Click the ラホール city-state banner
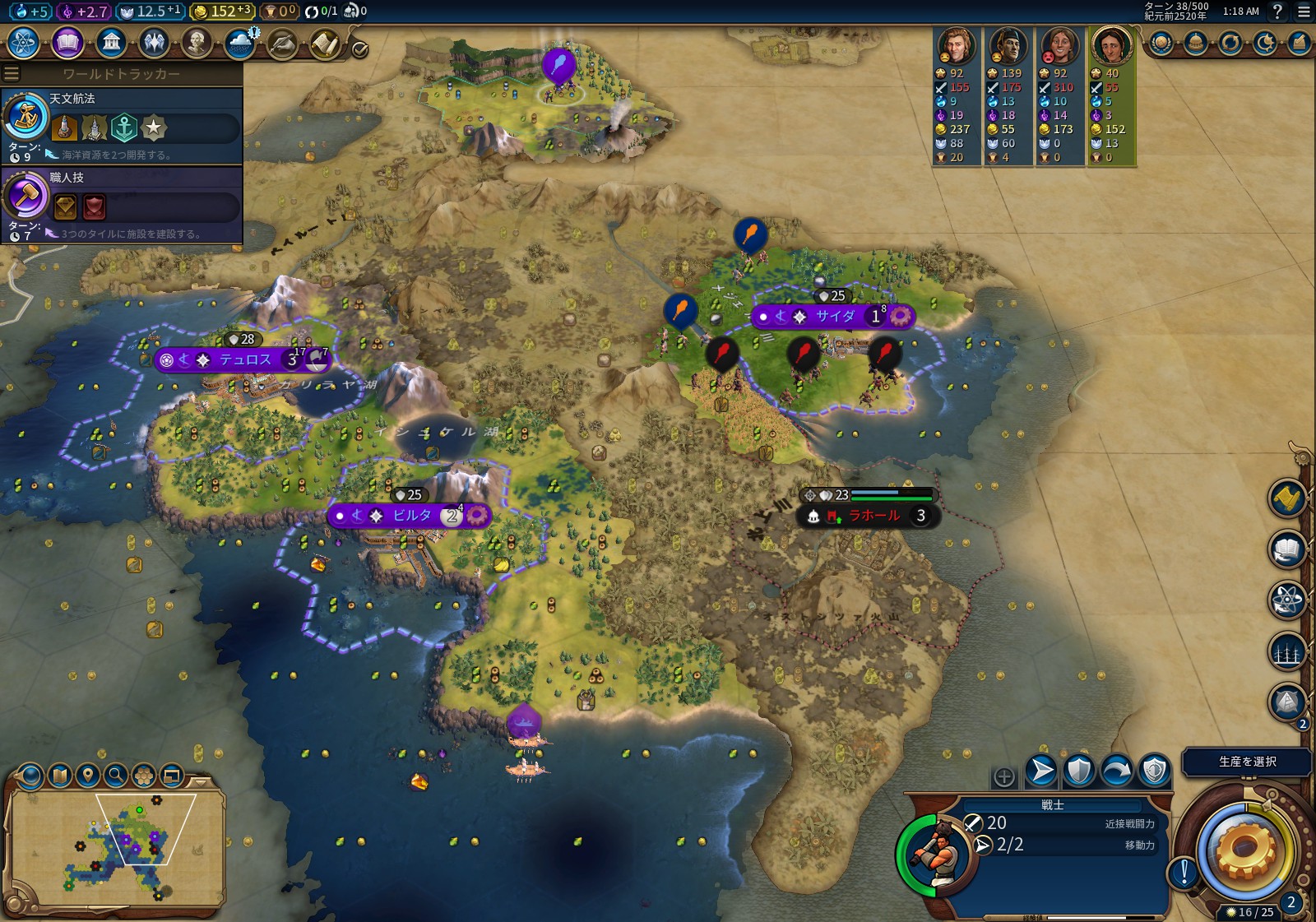Screen dimensions: 1316x922 coord(873,516)
